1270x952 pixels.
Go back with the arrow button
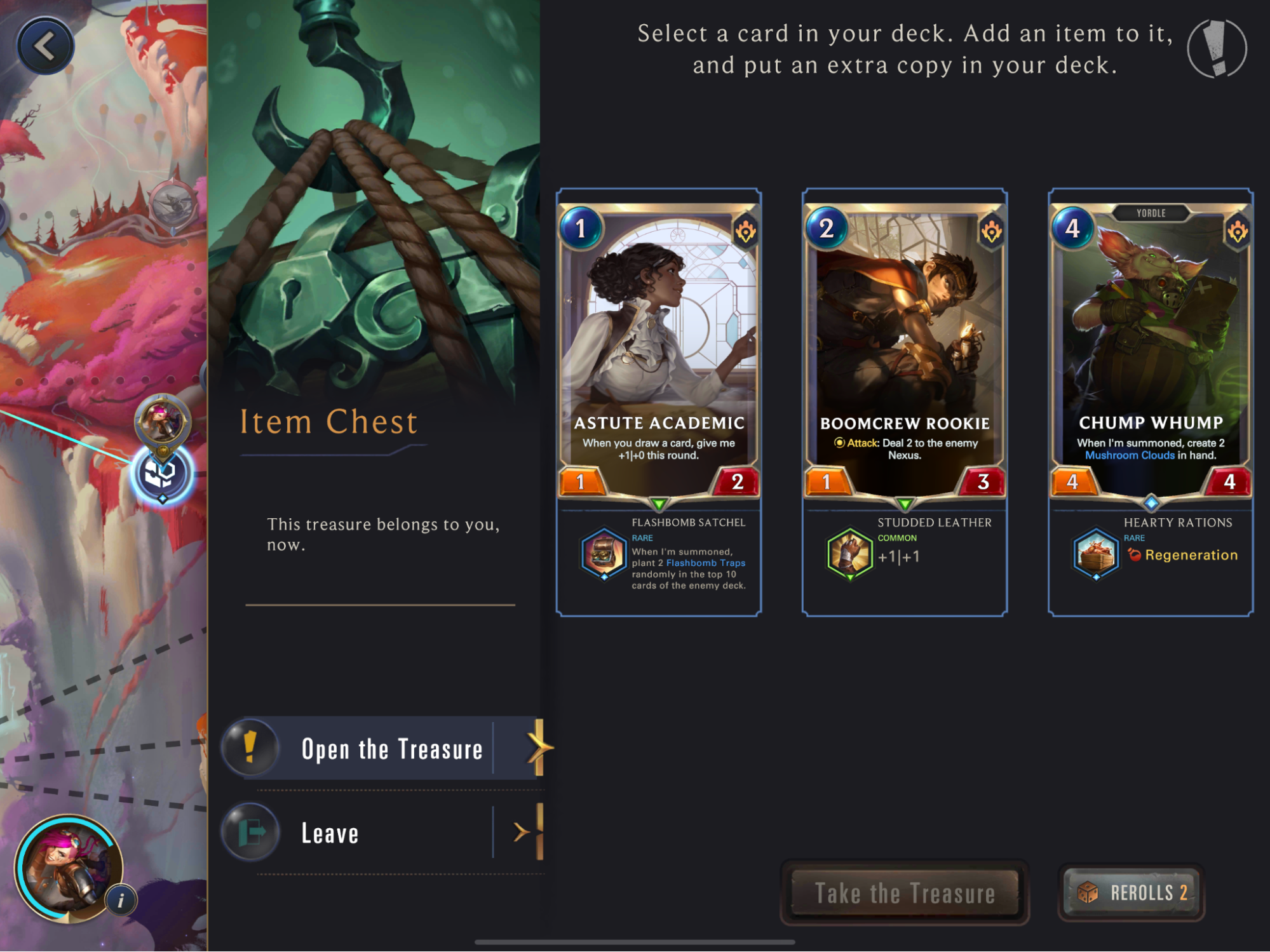click(x=45, y=46)
